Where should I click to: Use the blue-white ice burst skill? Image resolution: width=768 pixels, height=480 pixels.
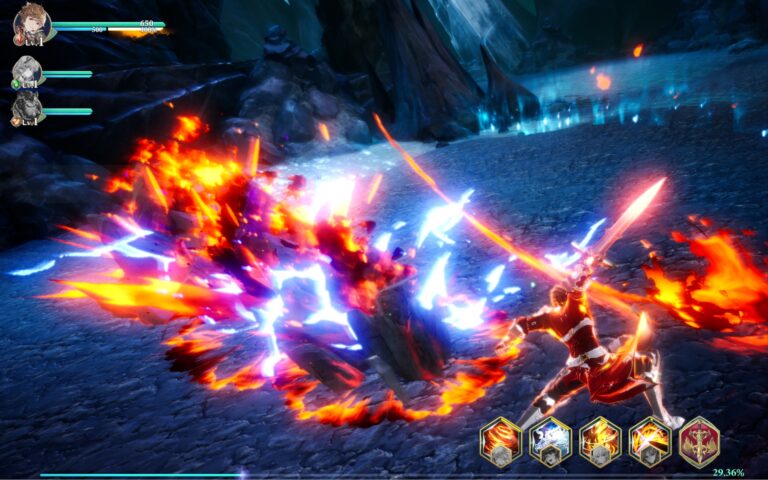(x=549, y=438)
